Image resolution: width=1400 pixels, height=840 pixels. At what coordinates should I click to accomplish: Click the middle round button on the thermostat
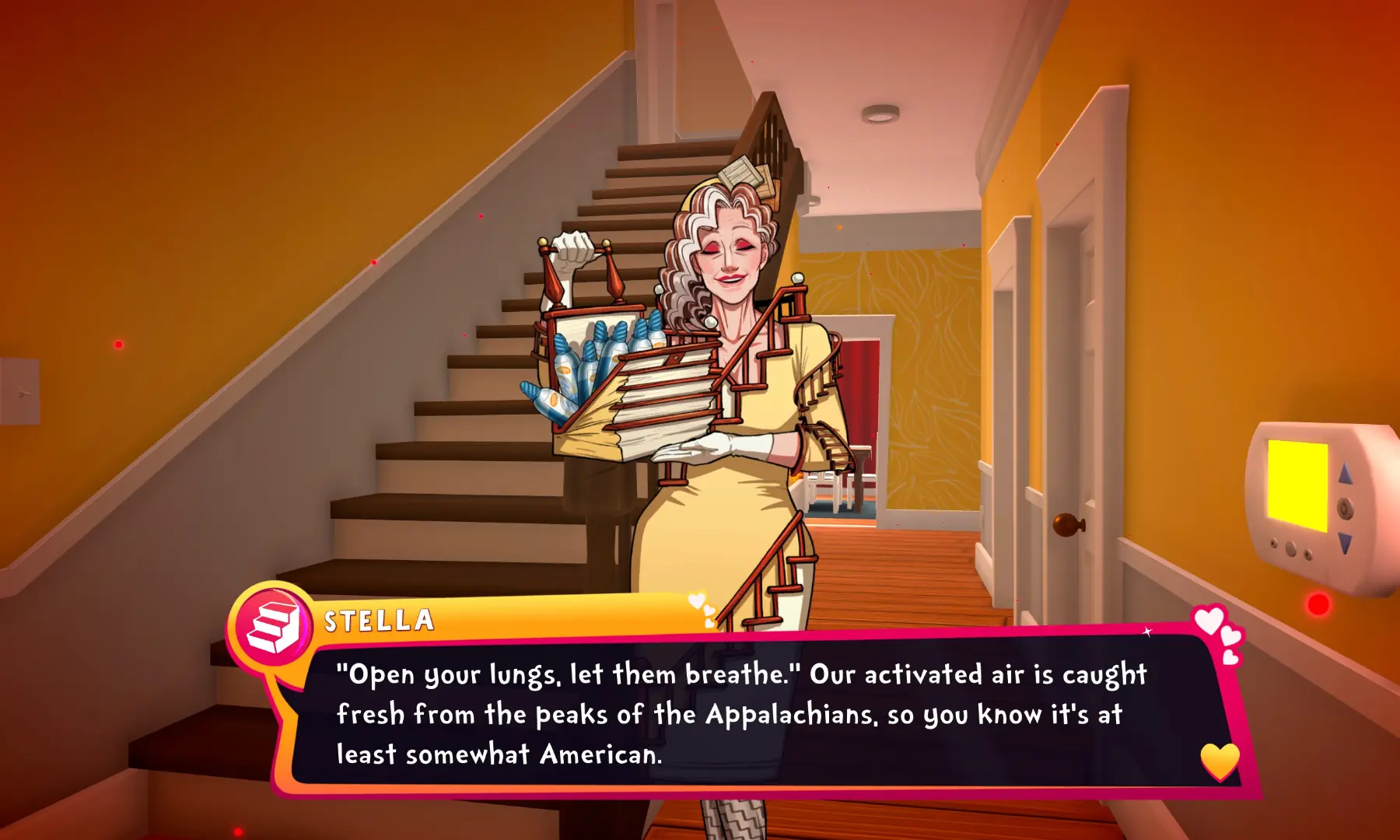pyautogui.click(x=1290, y=548)
